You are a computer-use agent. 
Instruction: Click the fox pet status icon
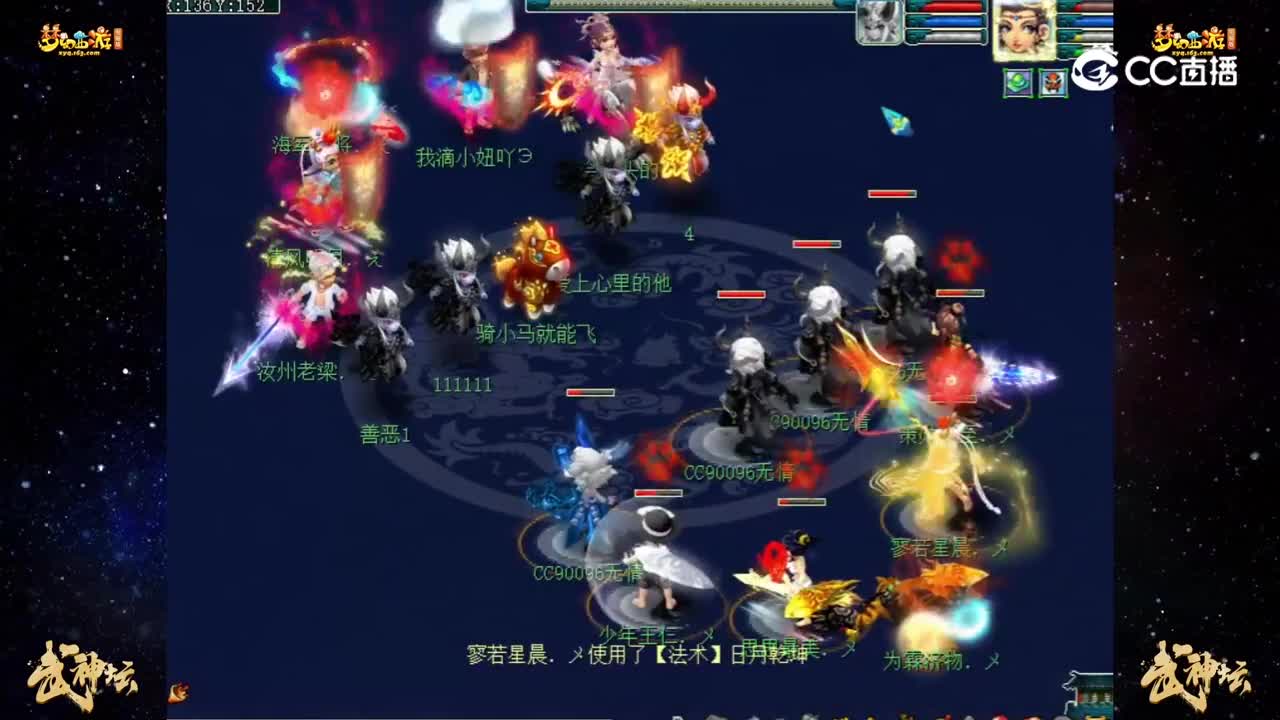(1052, 83)
